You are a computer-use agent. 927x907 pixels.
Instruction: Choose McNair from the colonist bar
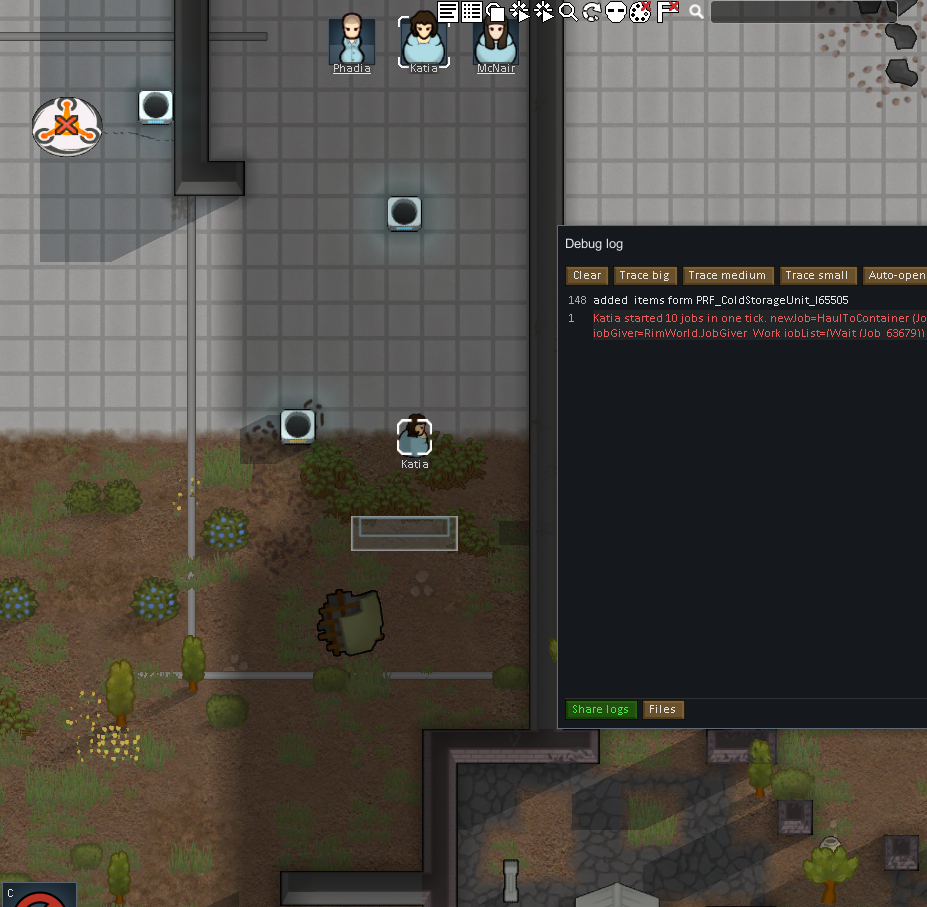(x=495, y=41)
